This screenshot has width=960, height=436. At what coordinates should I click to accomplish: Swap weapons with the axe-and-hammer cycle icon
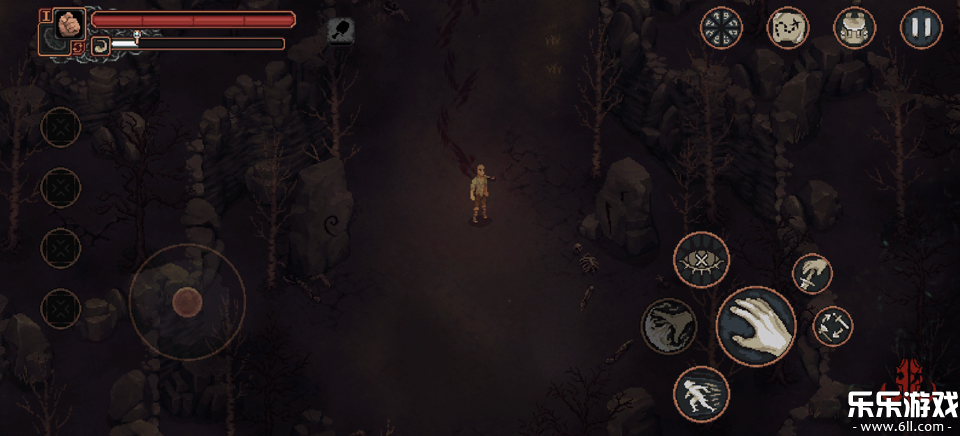[x=832, y=326]
